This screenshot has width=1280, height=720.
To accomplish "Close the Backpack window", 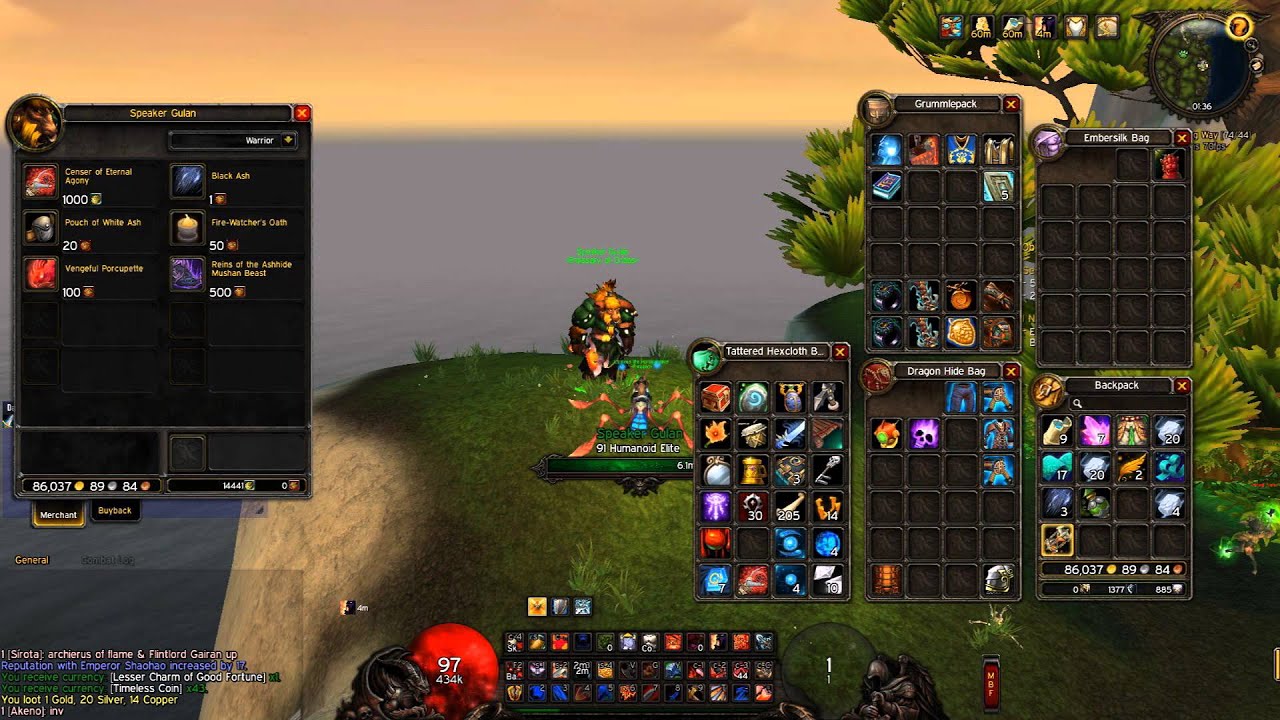I will tap(1182, 385).
